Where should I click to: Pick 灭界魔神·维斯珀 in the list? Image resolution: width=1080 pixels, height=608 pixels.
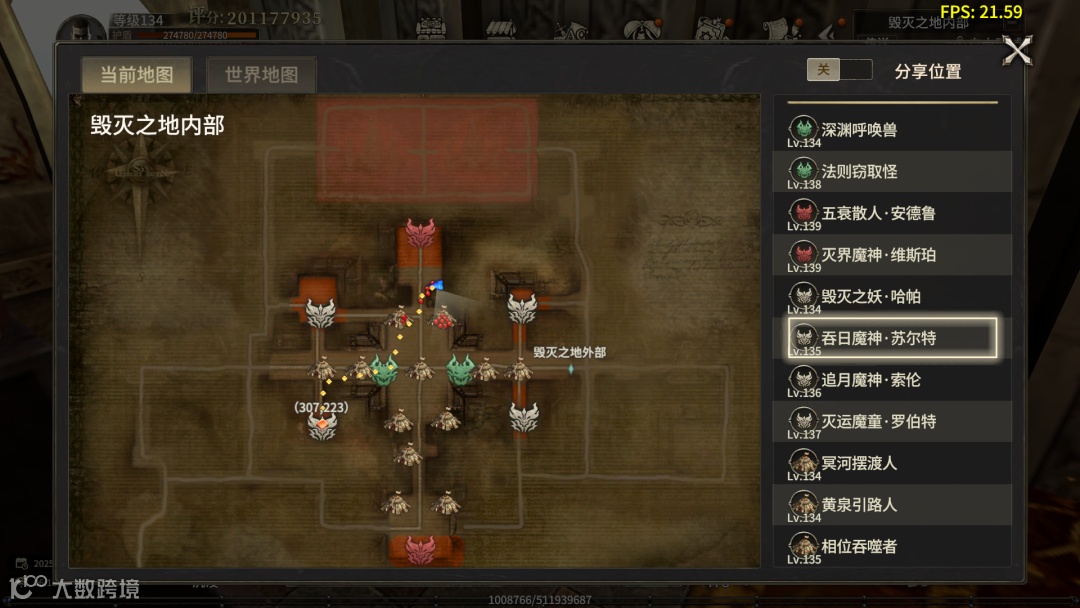point(892,255)
